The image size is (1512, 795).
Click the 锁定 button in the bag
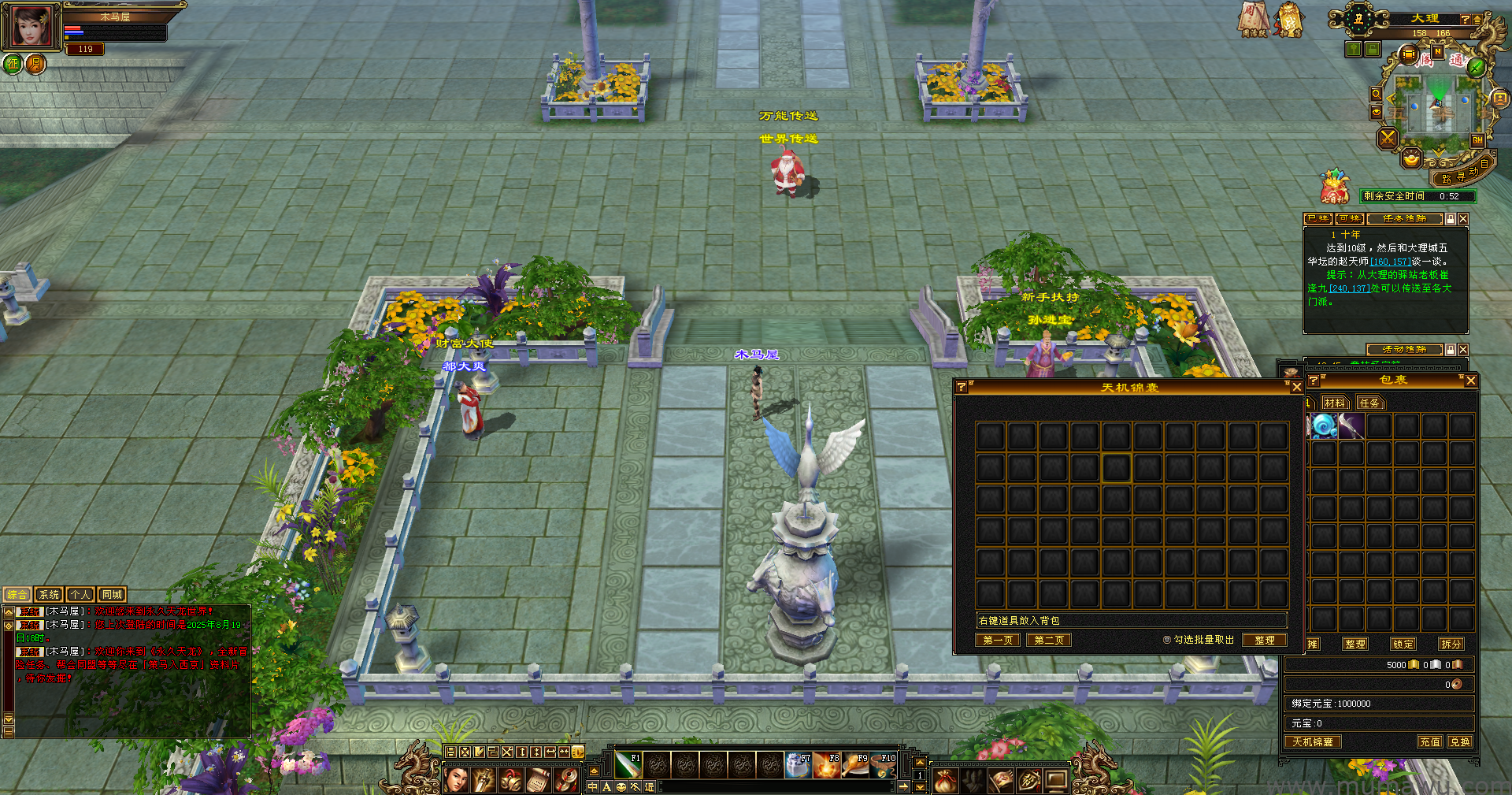pyautogui.click(x=1403, y=644)
